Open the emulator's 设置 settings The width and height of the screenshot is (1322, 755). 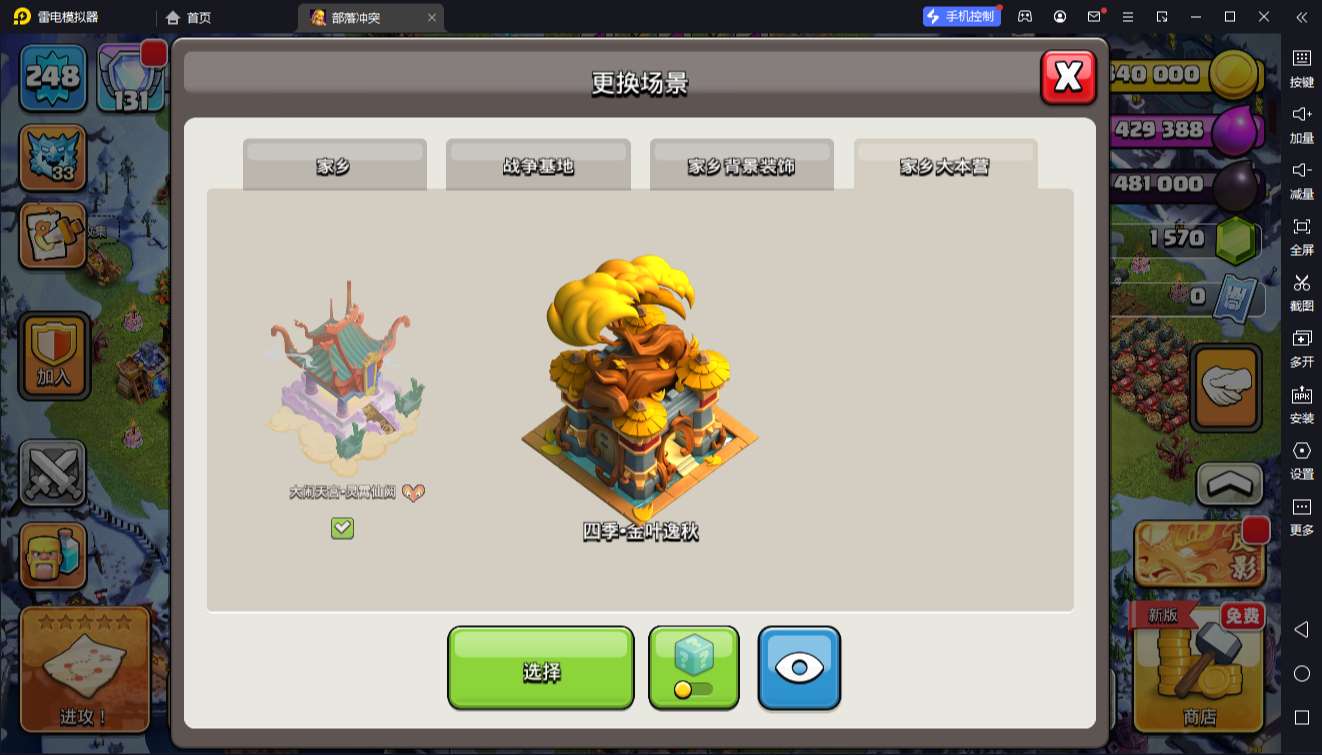point(1301,459)
